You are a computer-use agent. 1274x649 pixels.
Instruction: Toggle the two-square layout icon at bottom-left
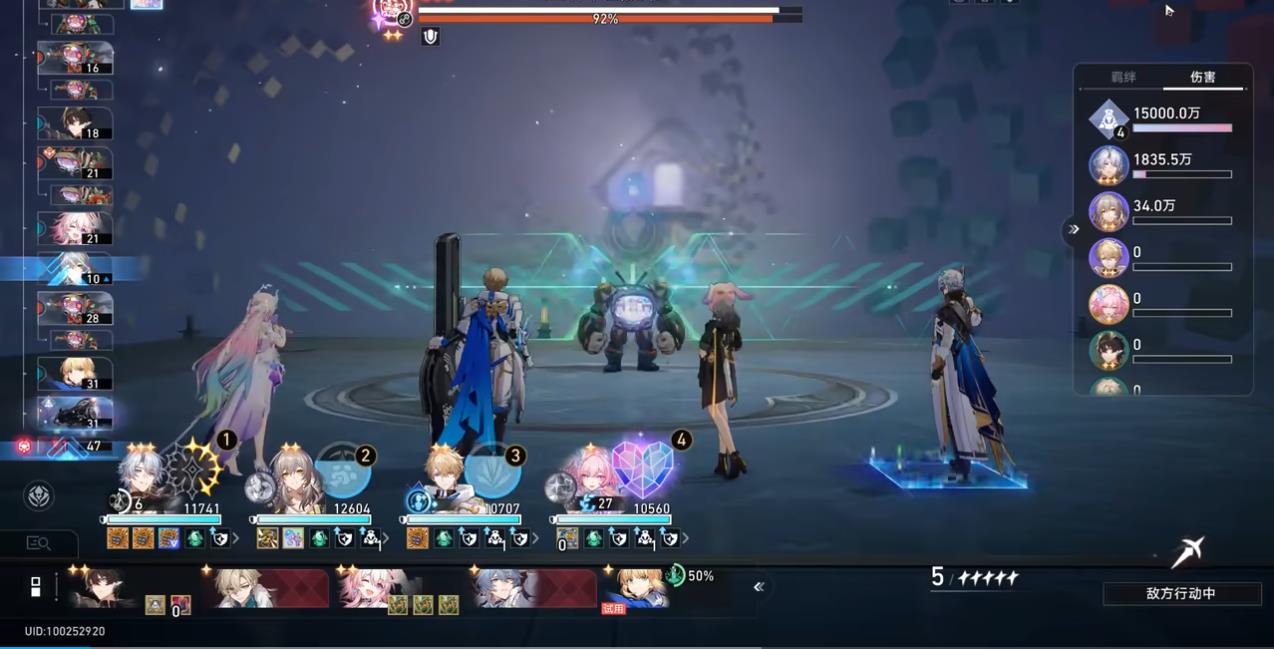(x=35, y=587)
